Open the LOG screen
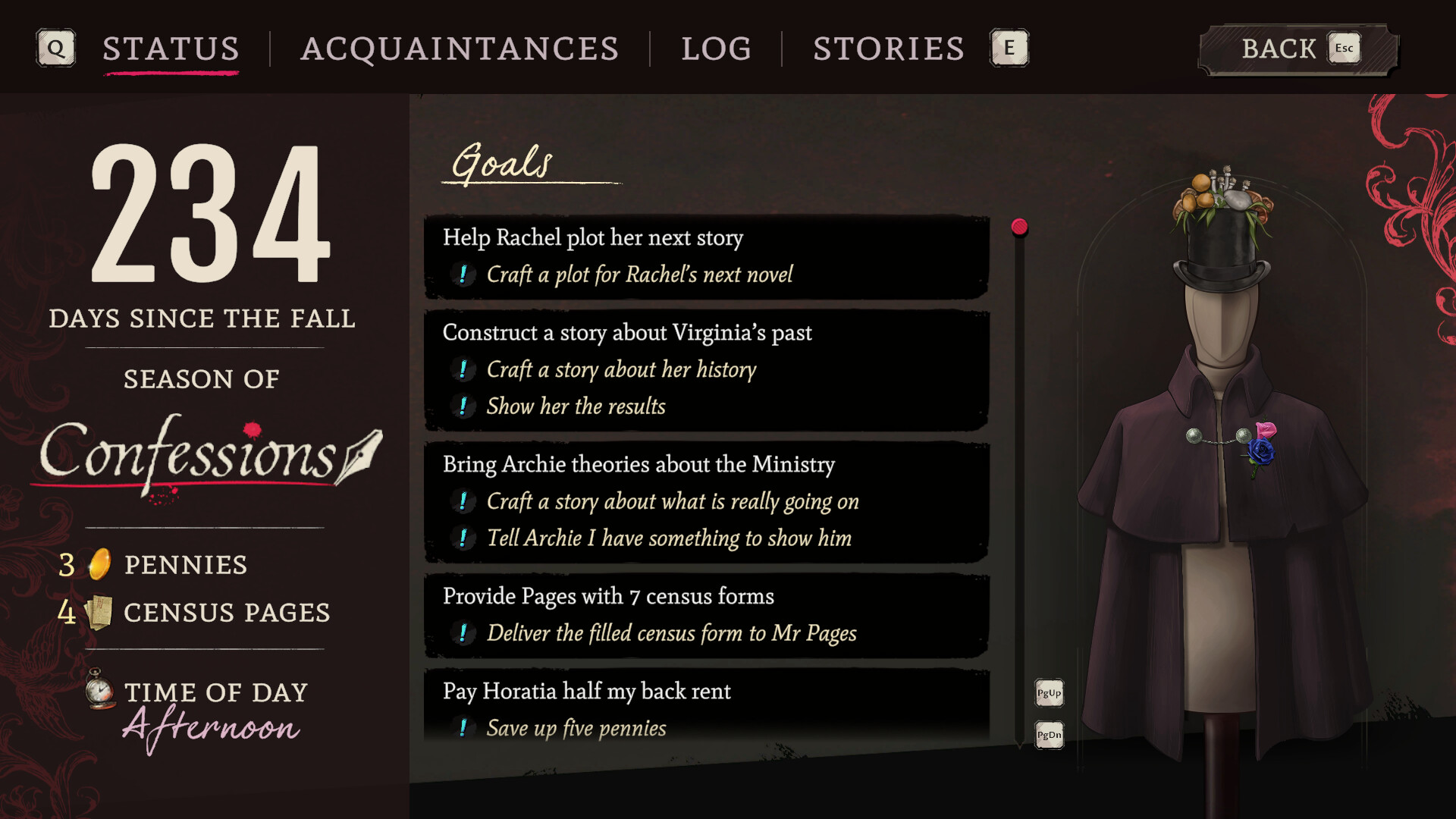Viewport: 1456px width, 819px height. 716,49
